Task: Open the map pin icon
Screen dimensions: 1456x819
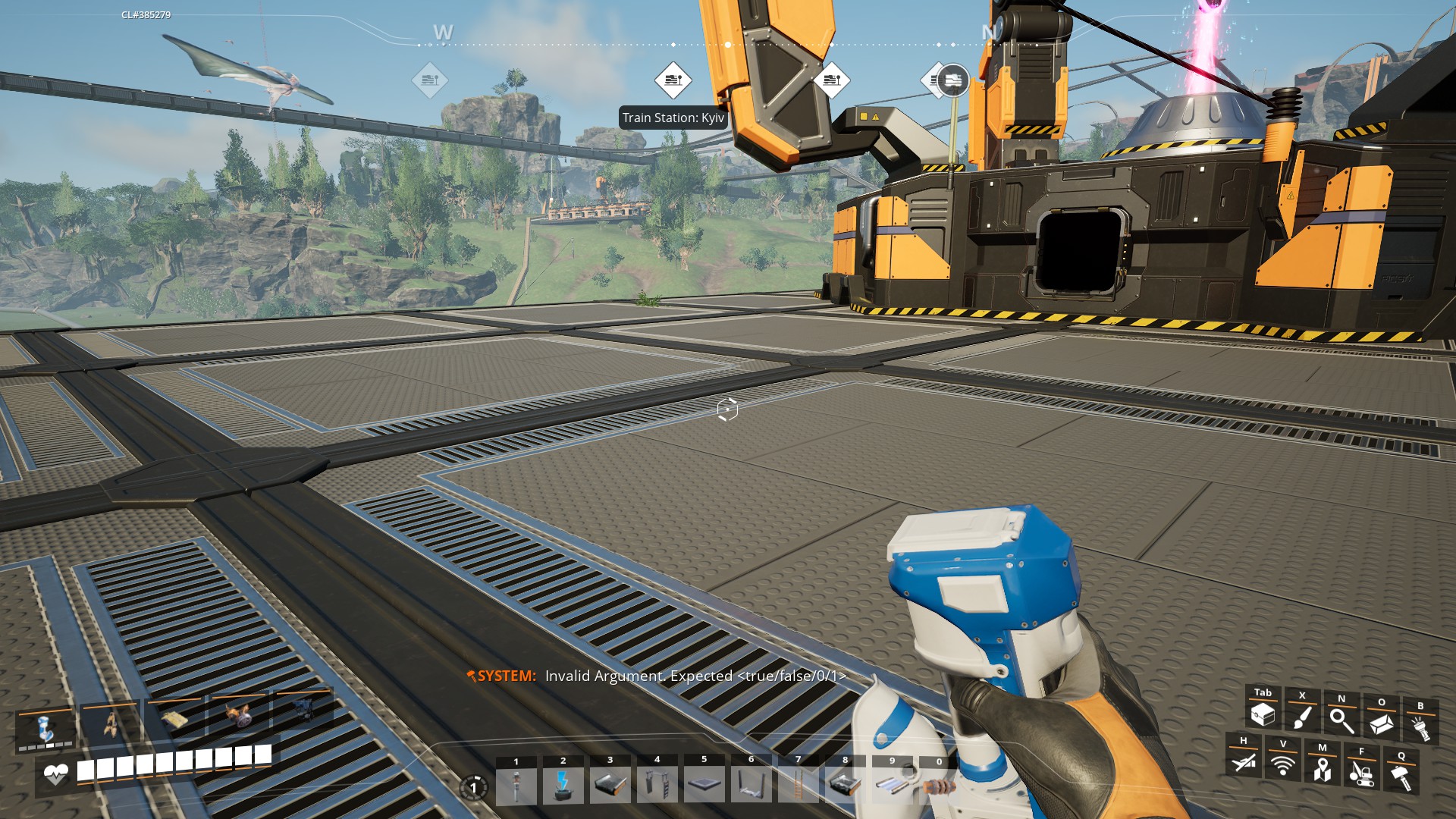Action: (1322, 769)
